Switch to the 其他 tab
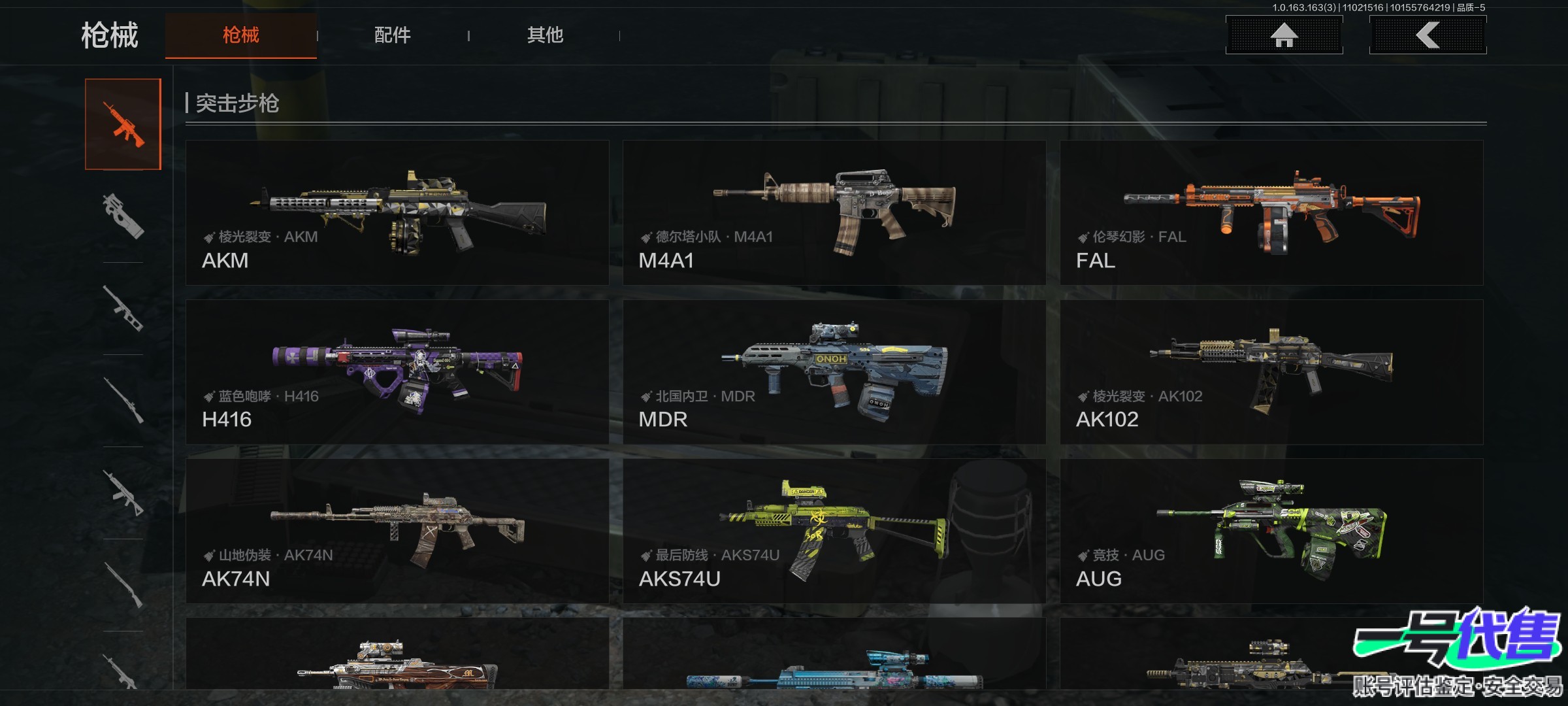The image size is (1568, 706). [x=545, y=35]
